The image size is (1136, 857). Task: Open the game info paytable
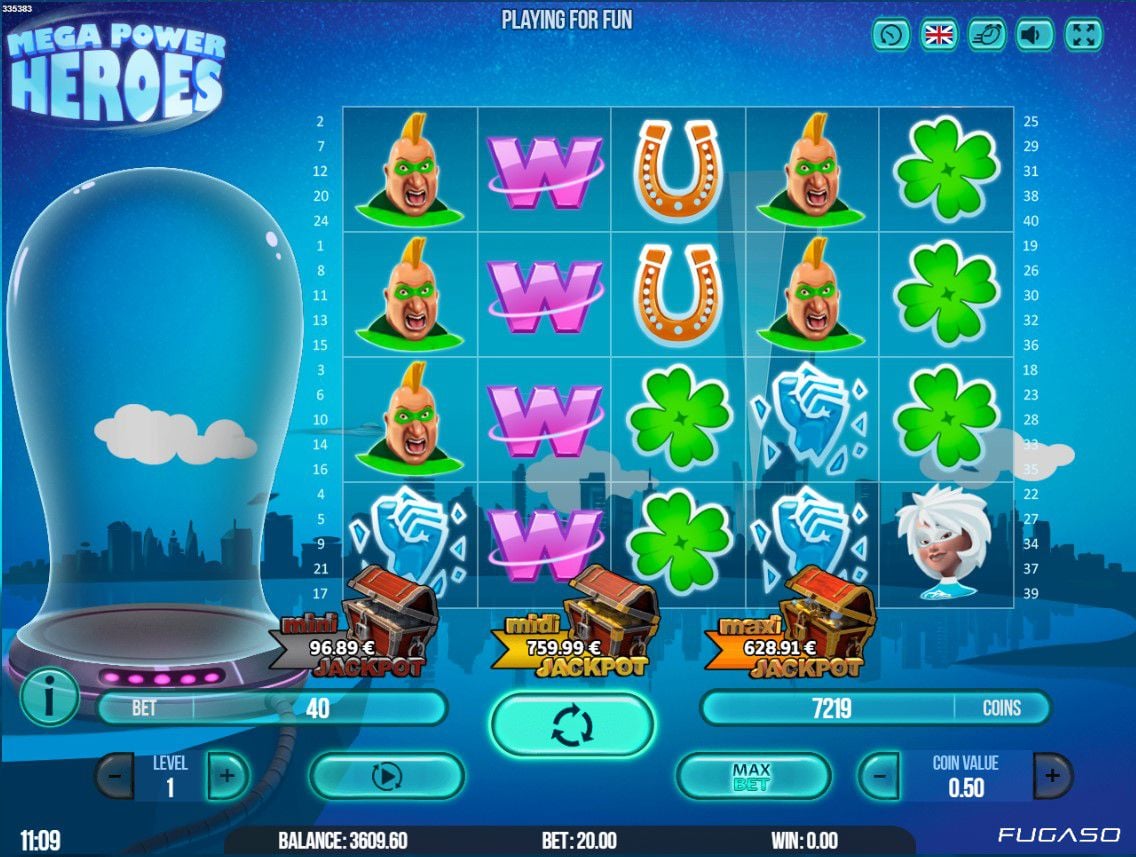48,696
